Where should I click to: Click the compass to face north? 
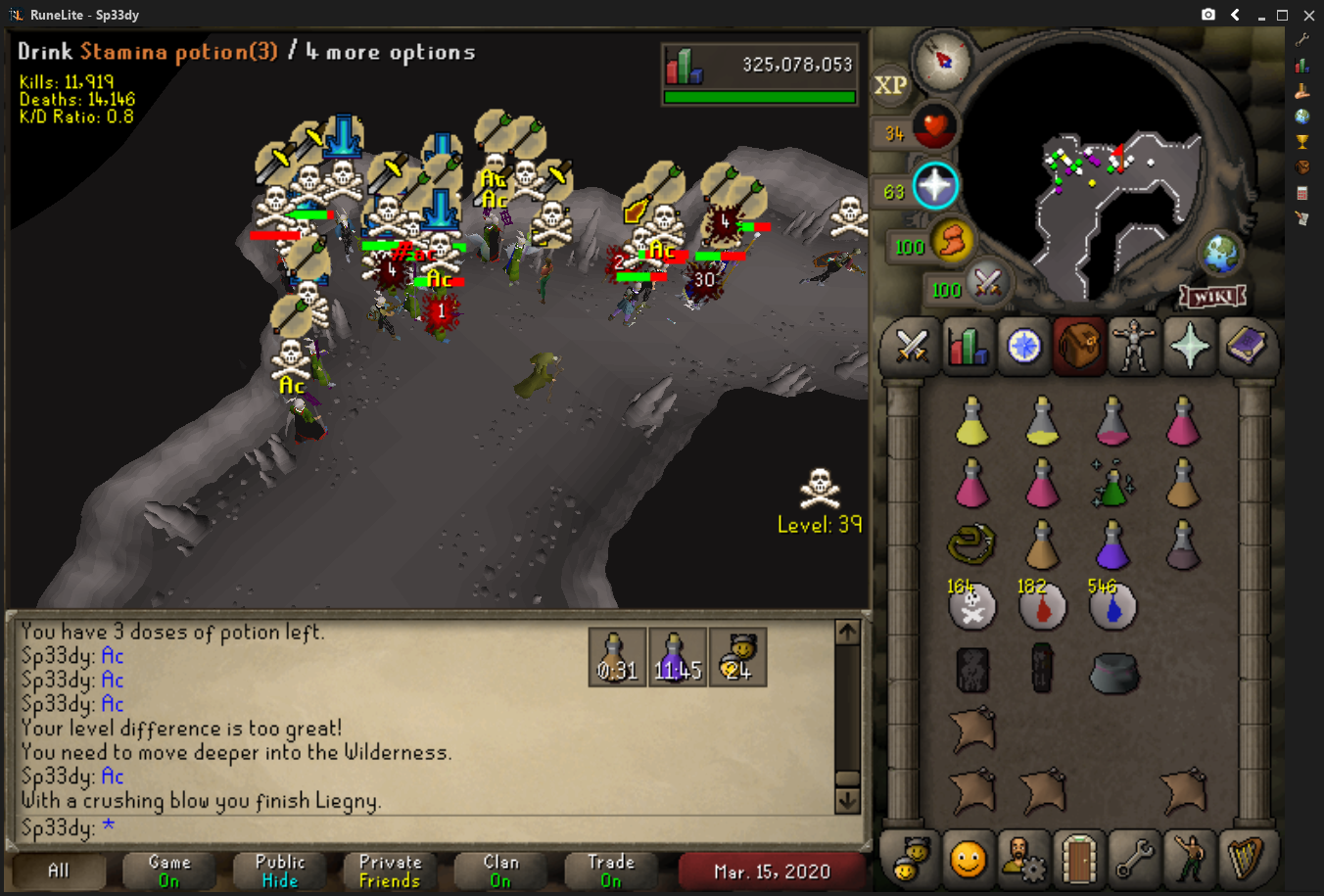[x=942, y=60]
